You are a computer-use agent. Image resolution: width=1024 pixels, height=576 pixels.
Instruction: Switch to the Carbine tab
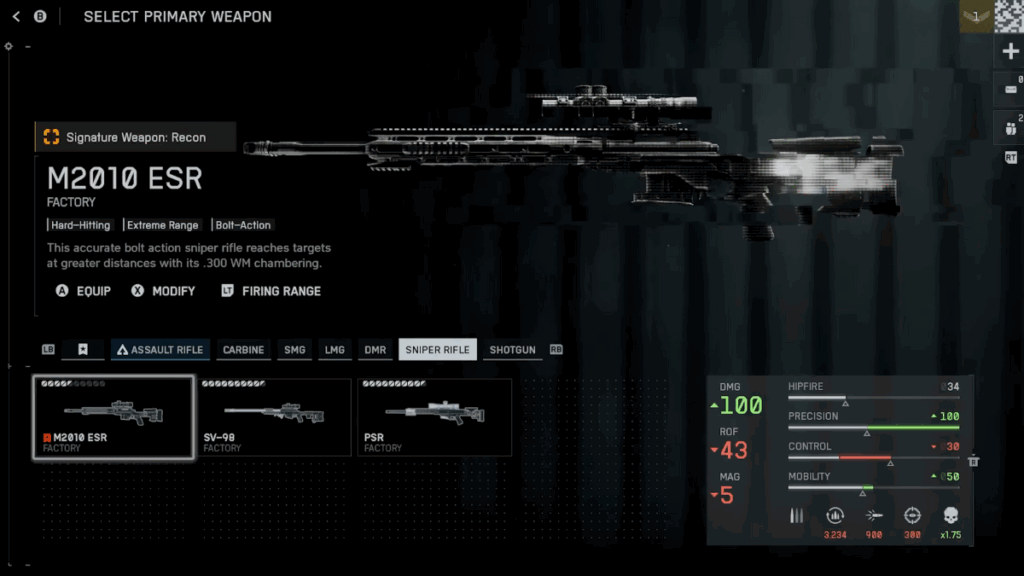(x=243, y=350)
